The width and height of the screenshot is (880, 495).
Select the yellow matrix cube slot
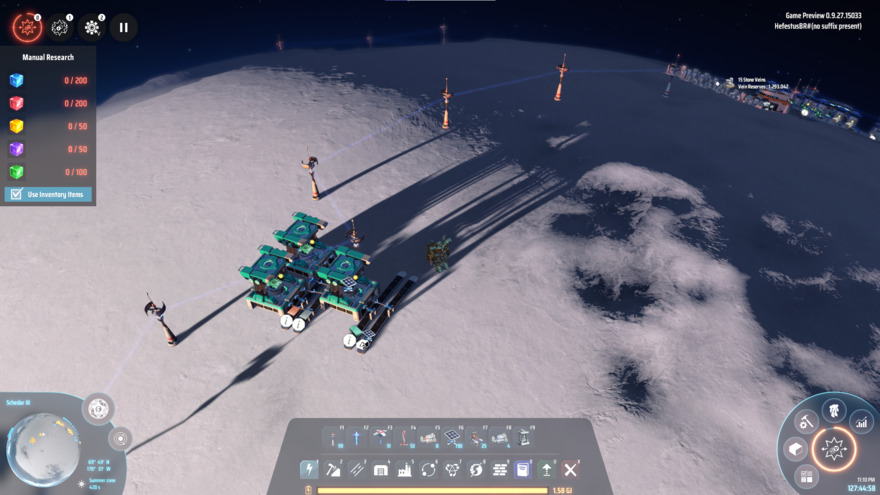point(16,126)
